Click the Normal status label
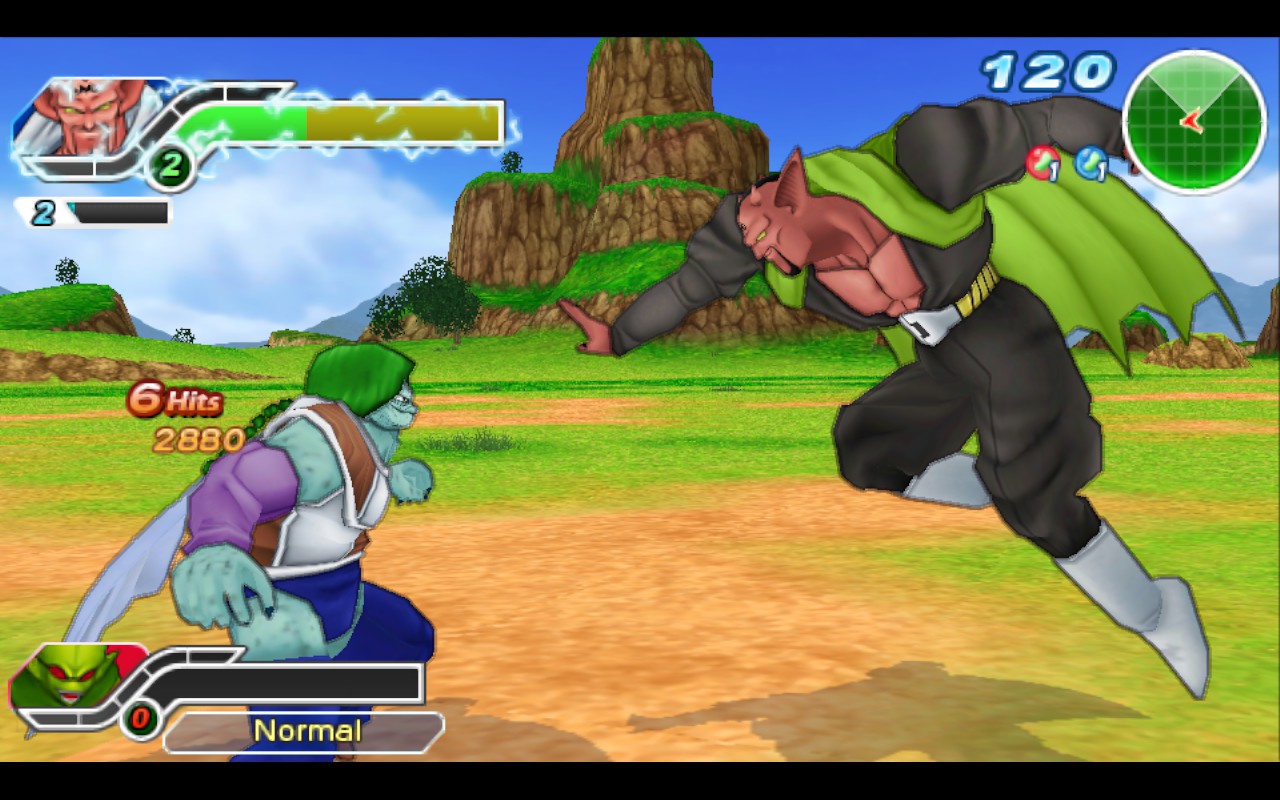1280x800 pixels. (306, 731)
